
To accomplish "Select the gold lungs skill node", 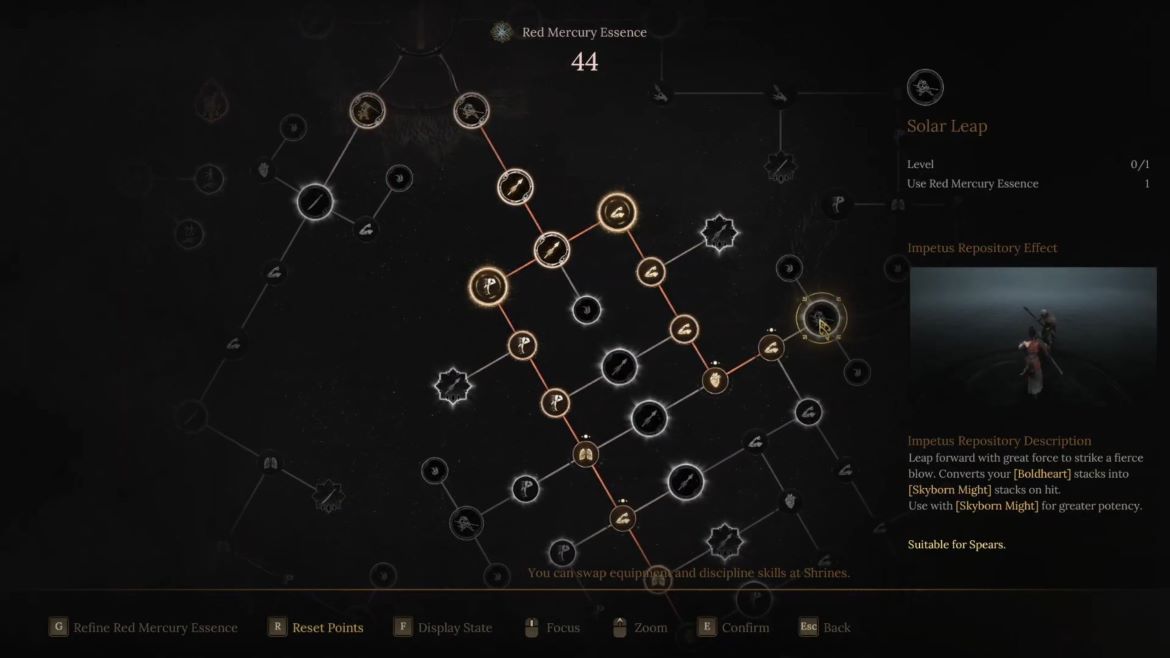I will point(586,456).
